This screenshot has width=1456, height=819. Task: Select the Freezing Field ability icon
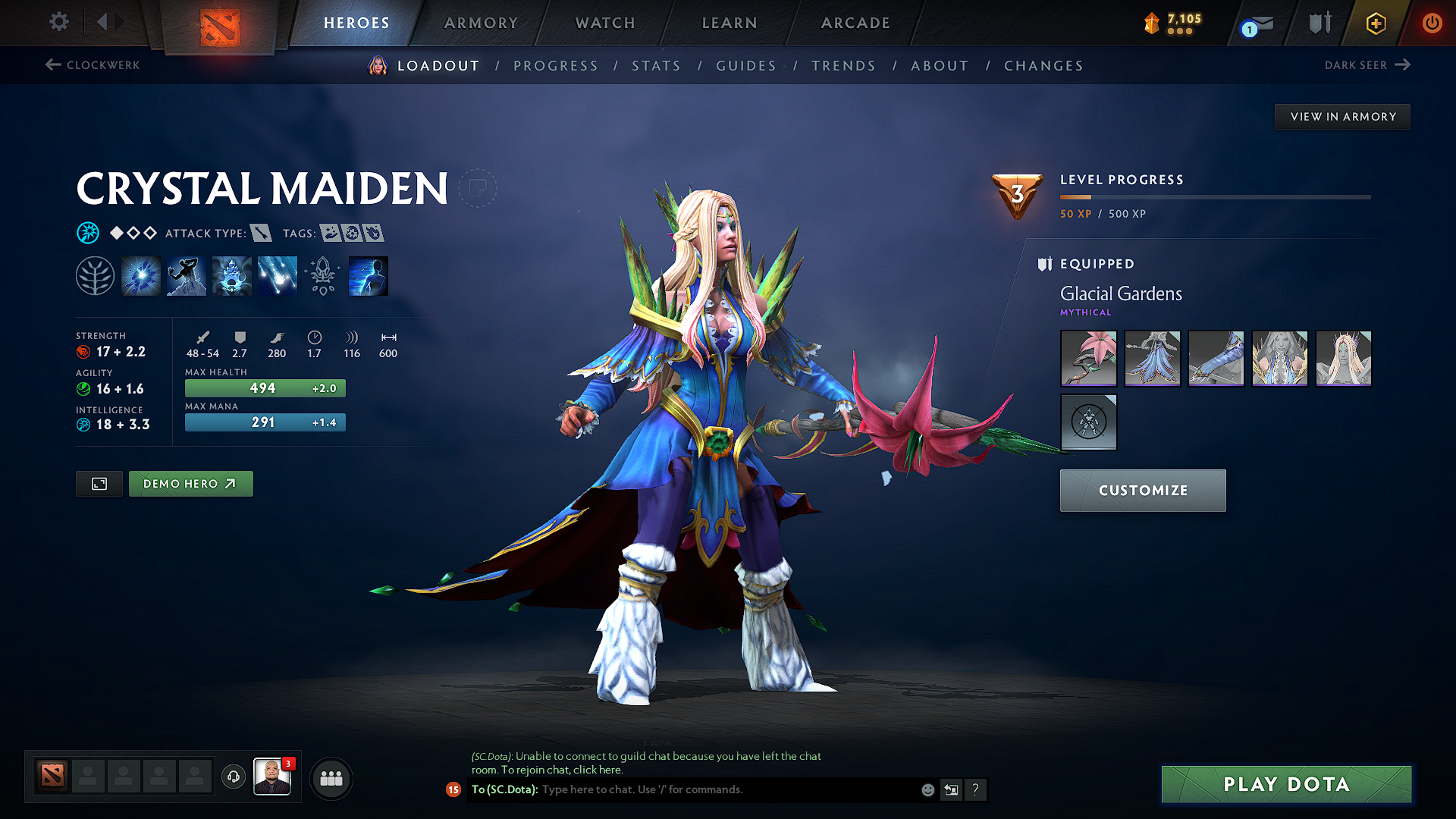(x=277, y=275)
